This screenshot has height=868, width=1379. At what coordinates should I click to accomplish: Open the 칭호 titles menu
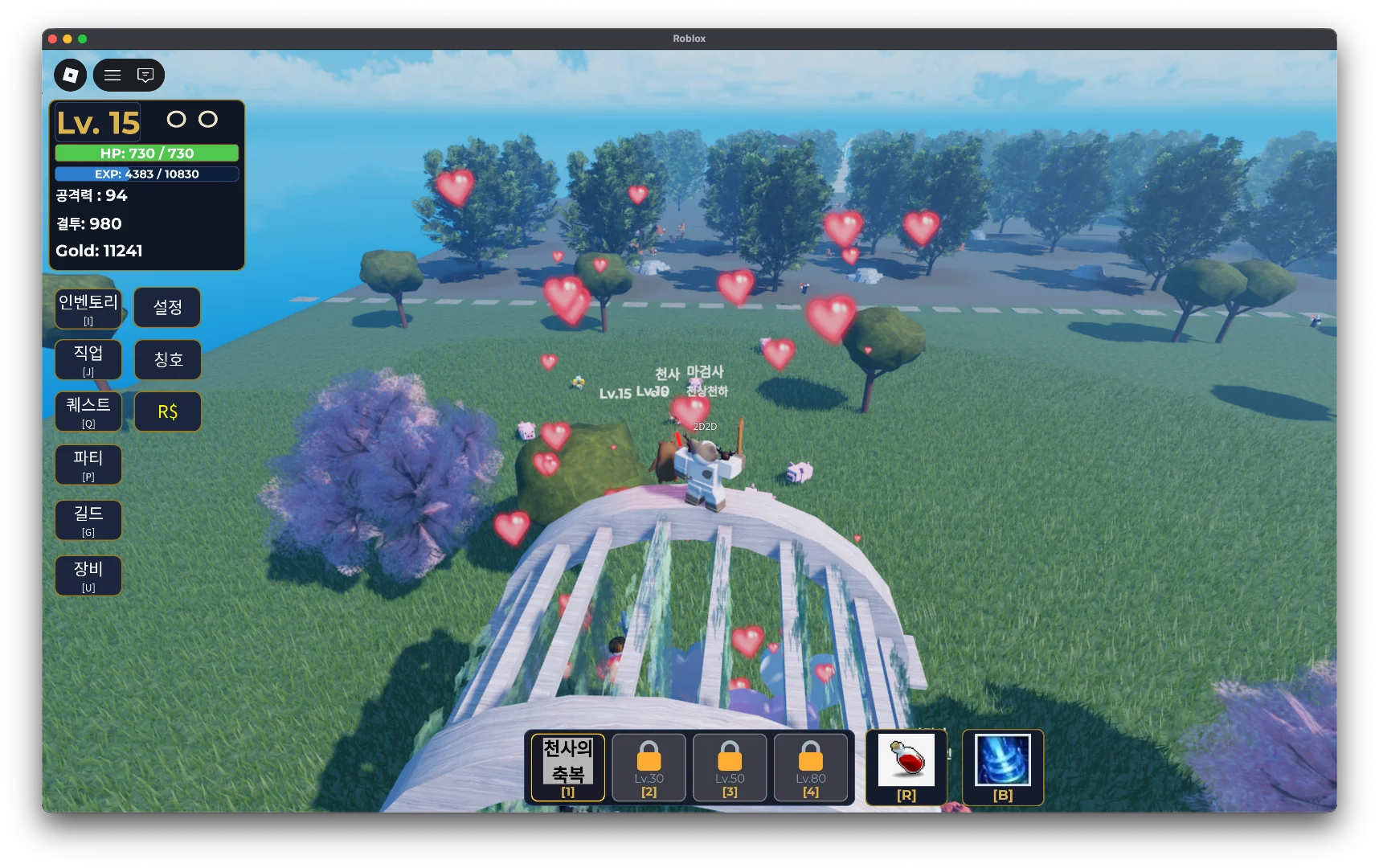[x=167, y=359]
